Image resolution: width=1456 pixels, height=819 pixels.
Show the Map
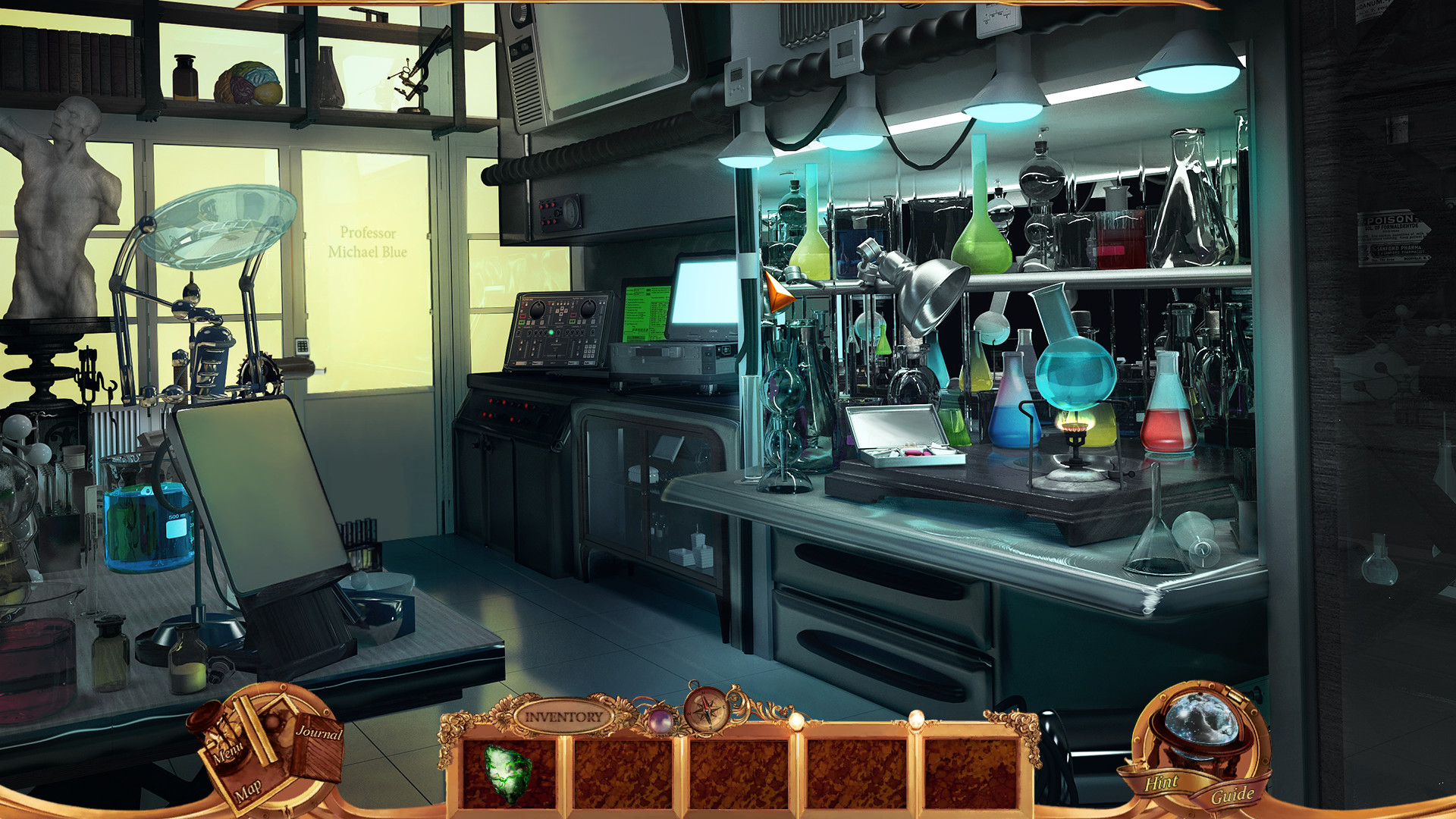tap(248, 791)
